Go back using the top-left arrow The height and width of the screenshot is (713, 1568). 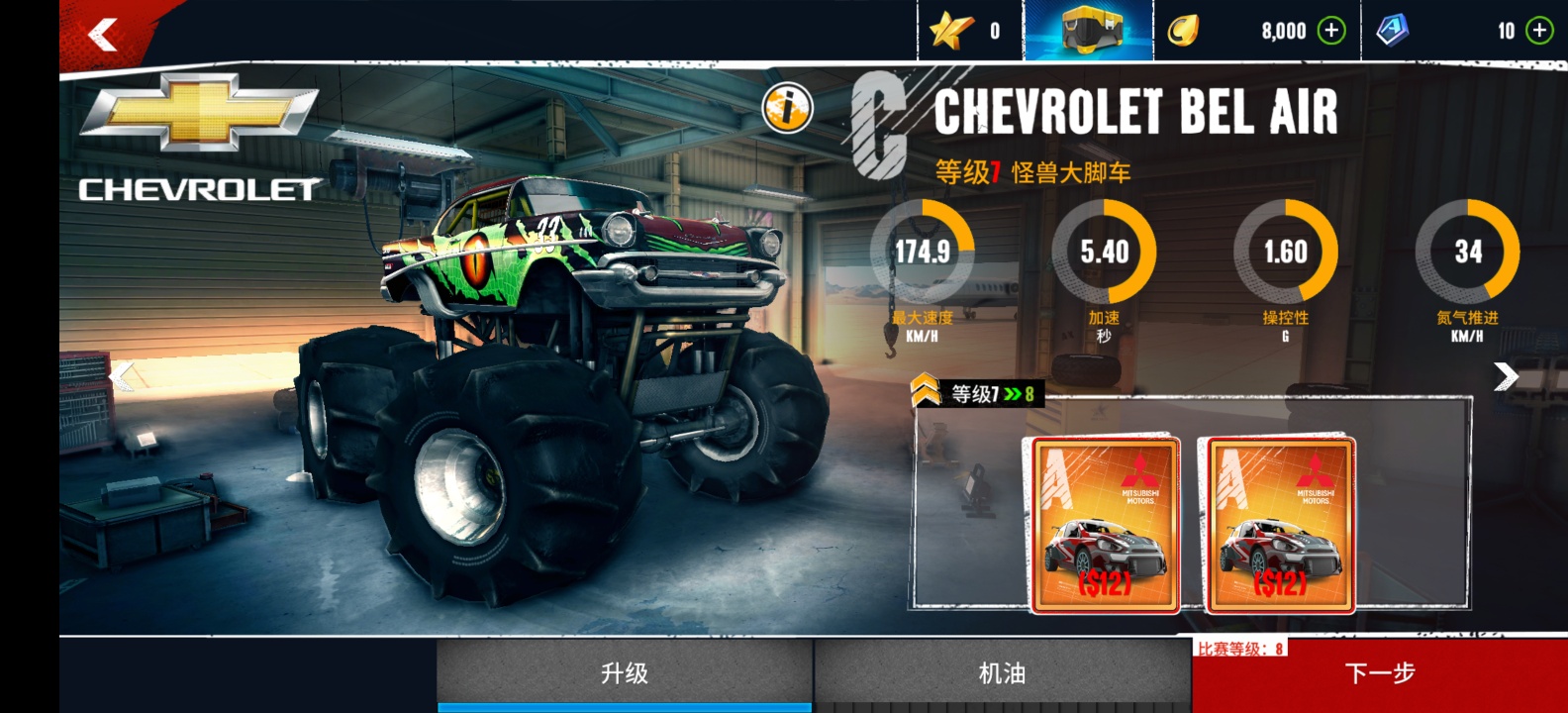[x=103, y=36]
